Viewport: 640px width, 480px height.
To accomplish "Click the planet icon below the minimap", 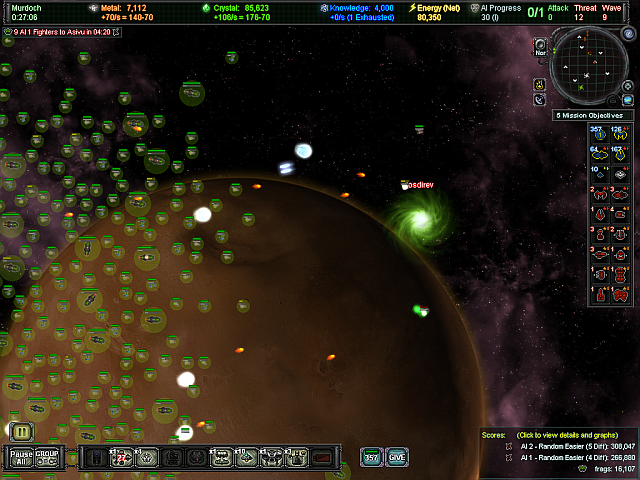I will [541, 100].
